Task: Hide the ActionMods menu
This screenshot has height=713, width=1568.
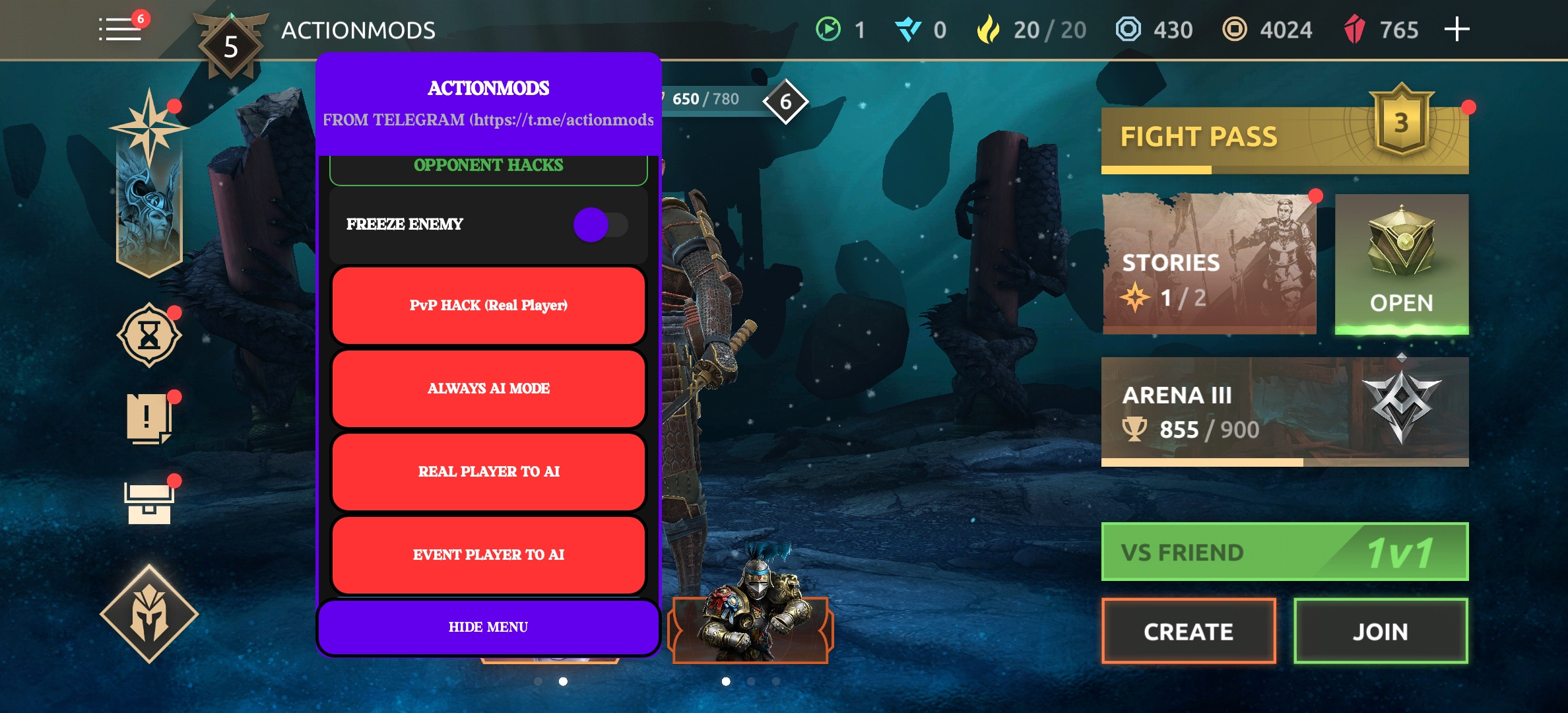Action: pyautogui.click(x=488, y=627)
